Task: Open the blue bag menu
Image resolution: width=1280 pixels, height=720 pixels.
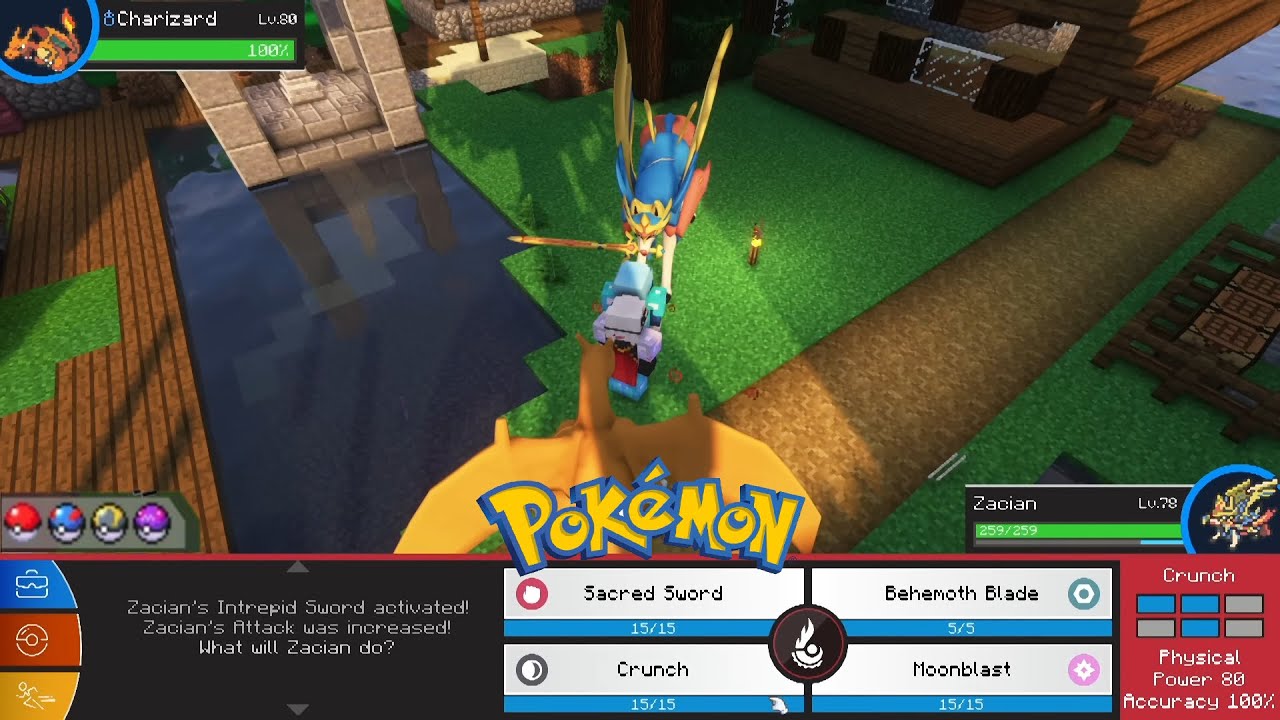Action: (32, 583)
